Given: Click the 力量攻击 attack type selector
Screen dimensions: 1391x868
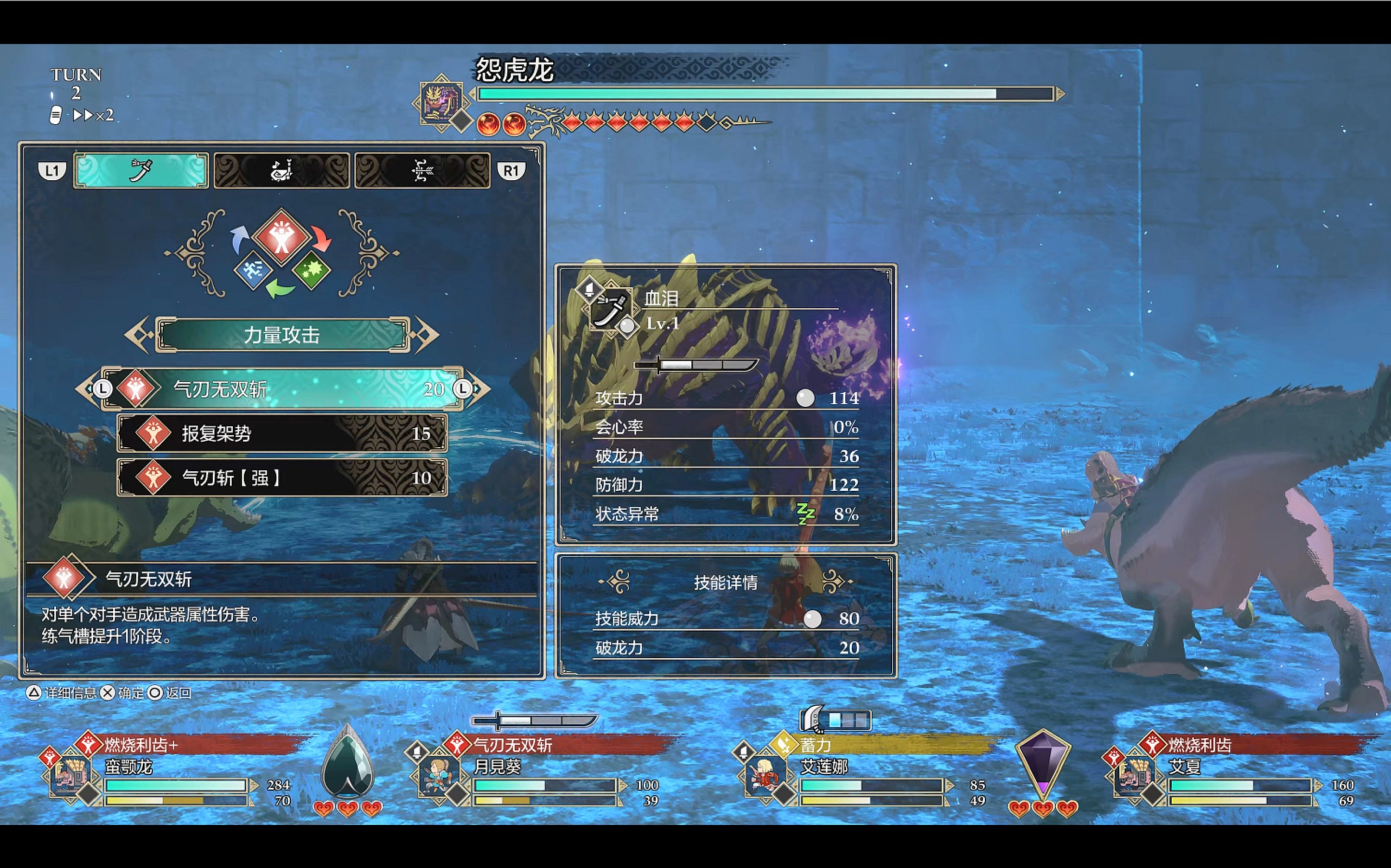Looking at the screenshot, I should point(281,335).
